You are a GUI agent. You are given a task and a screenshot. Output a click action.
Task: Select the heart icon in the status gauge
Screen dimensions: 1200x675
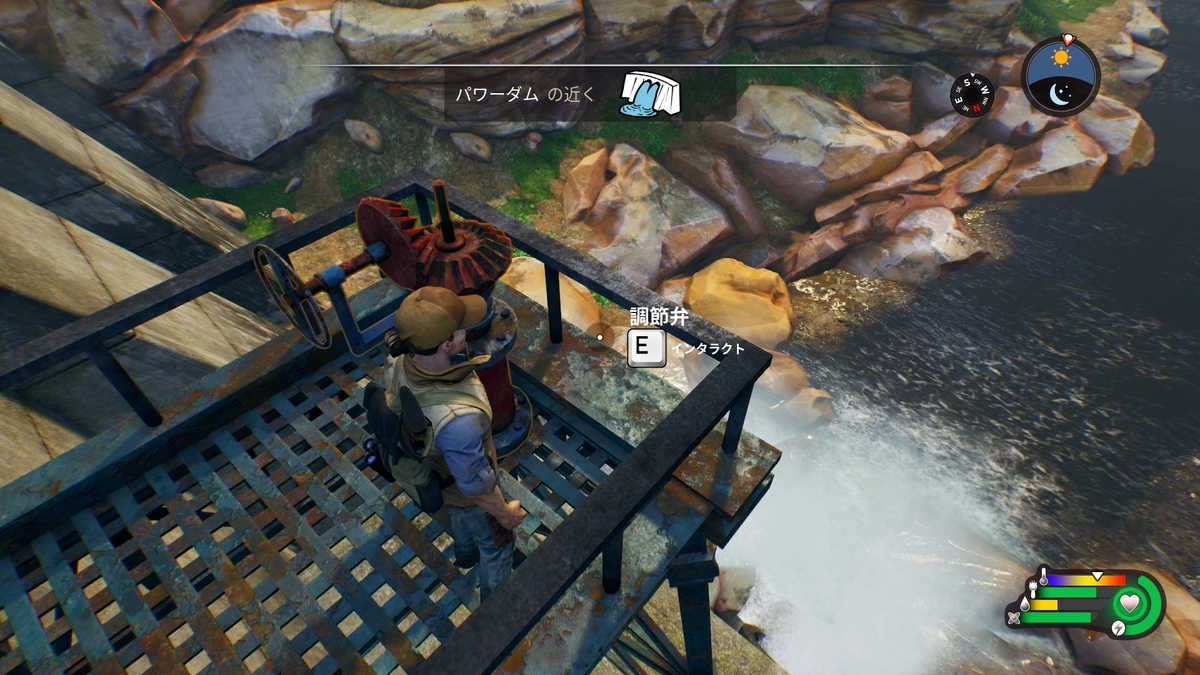tap(1129, 603)
